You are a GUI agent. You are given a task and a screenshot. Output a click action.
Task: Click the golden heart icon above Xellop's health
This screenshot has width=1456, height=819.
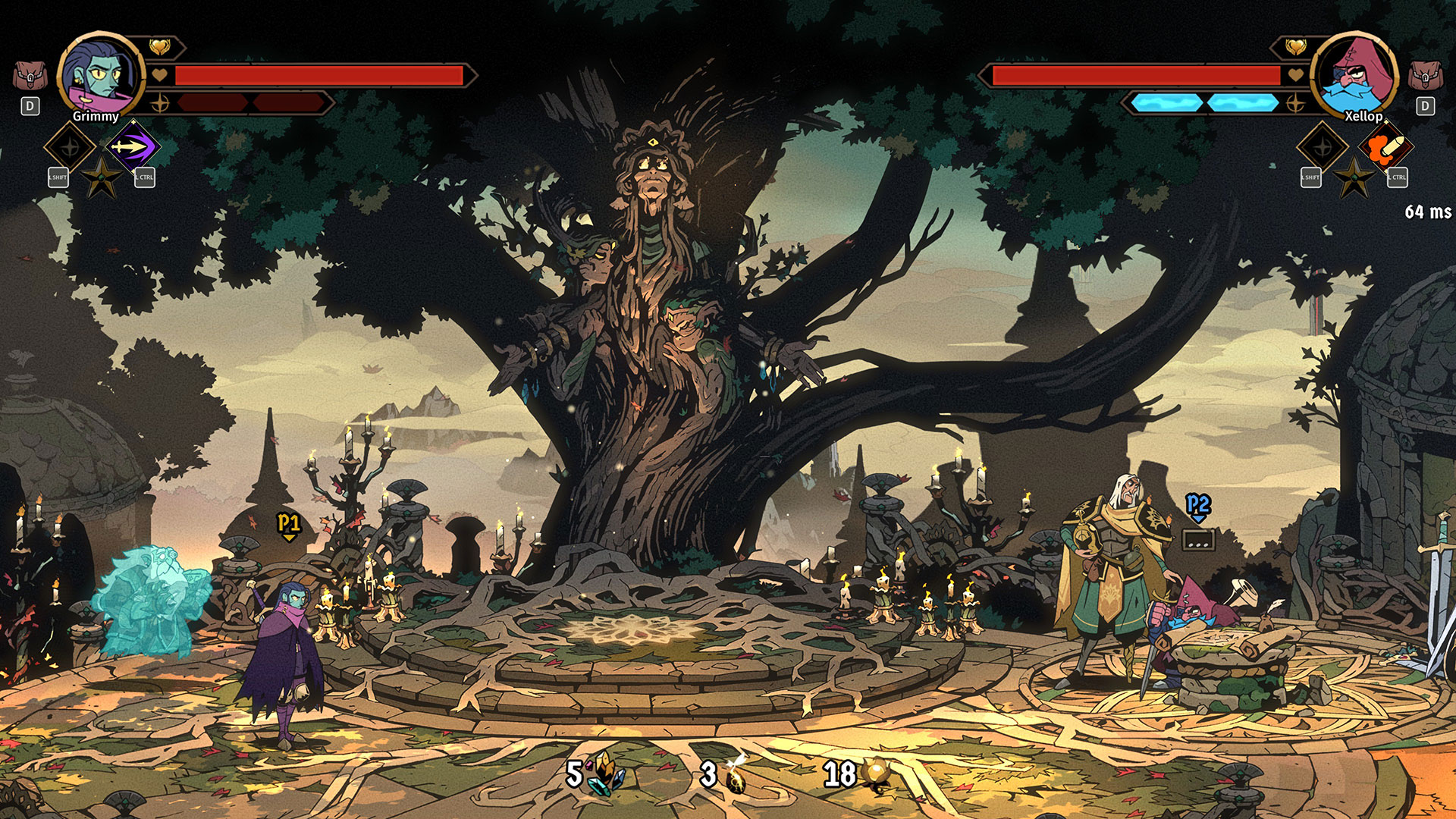click(1296, 48)
